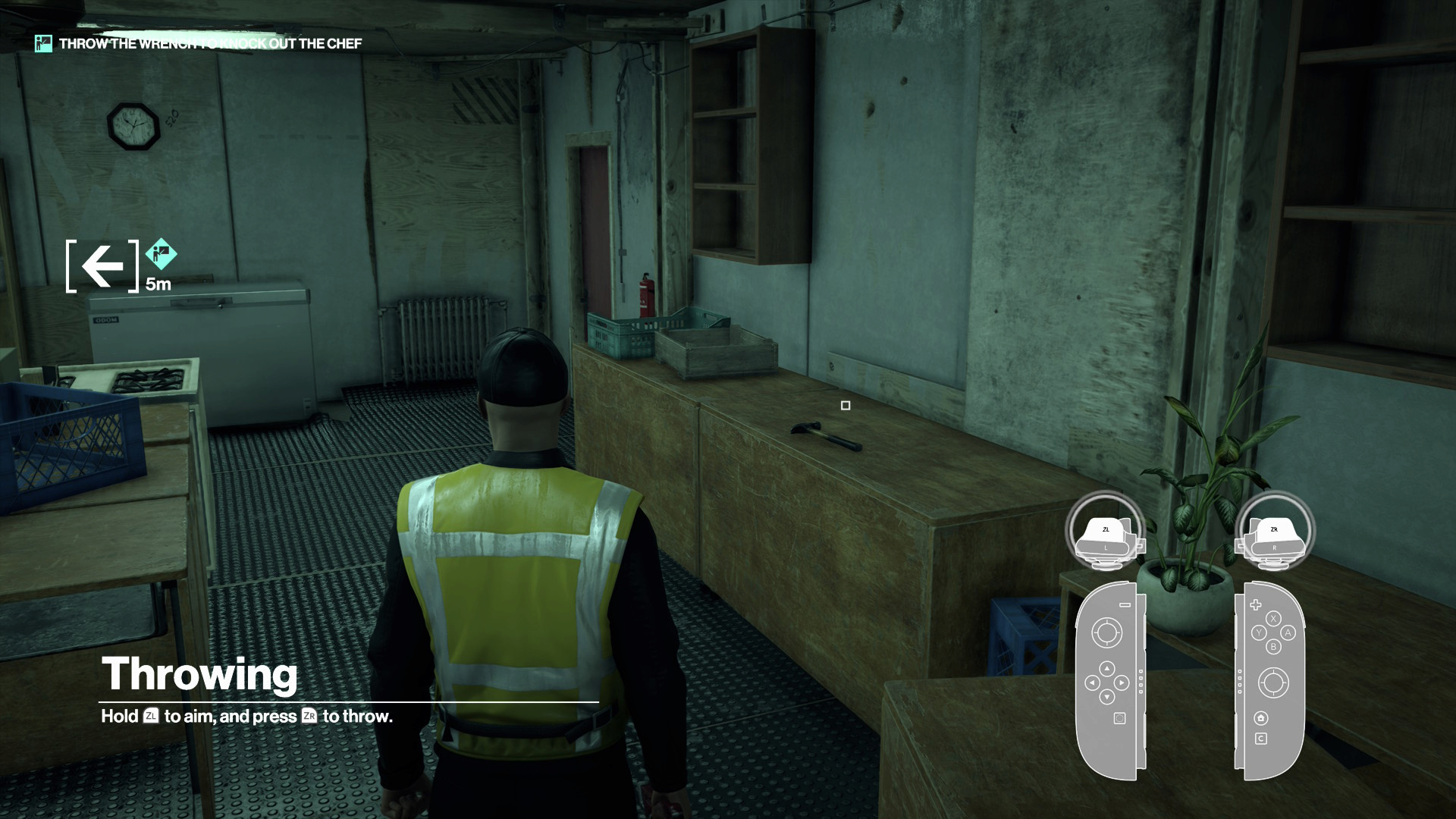
Task: Select the C button icon on the right Joy-Con
Action: click(x=1262, y=738)
